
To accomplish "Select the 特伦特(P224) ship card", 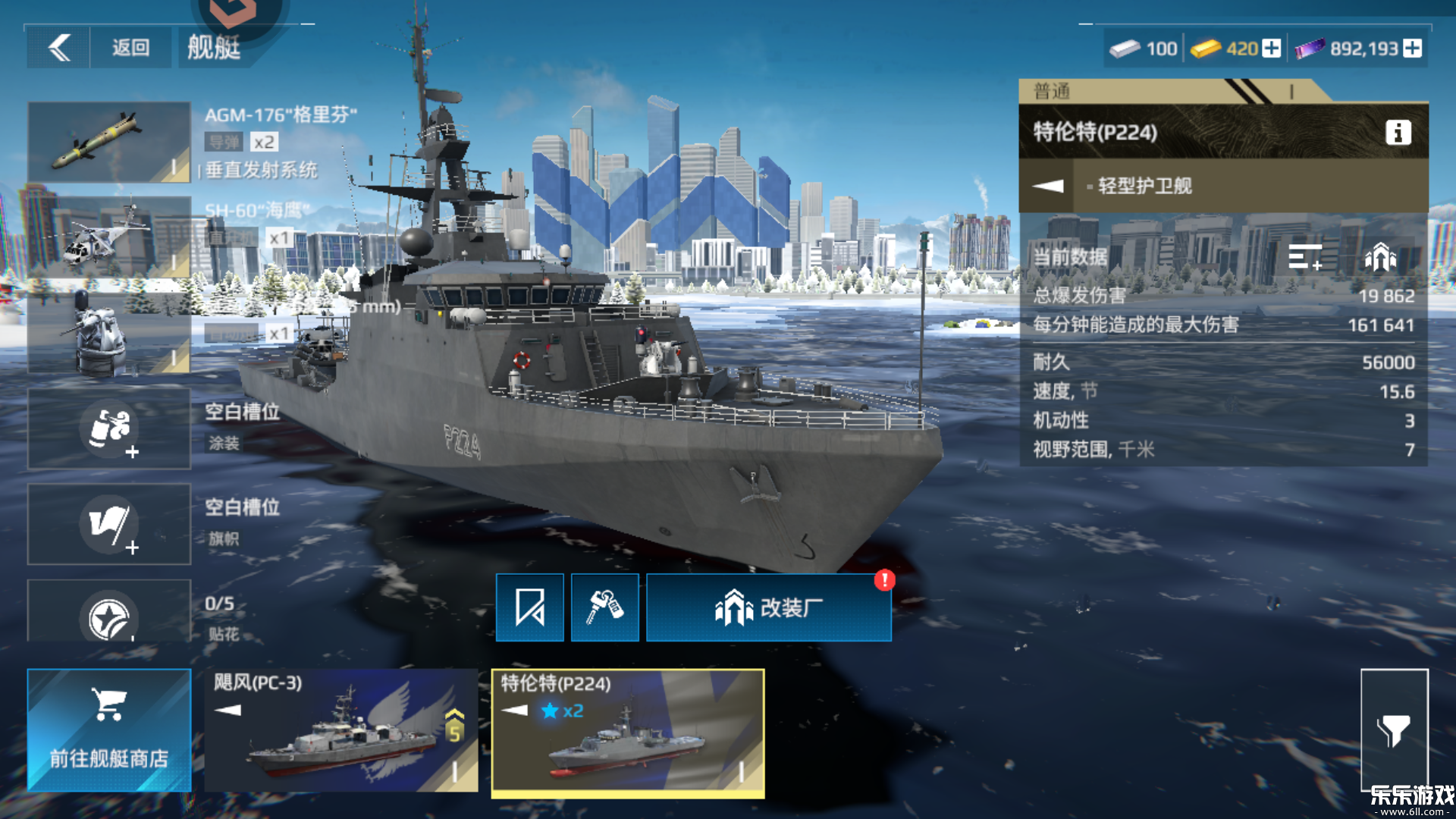I will pyautogui.click(x=628, y=732).
